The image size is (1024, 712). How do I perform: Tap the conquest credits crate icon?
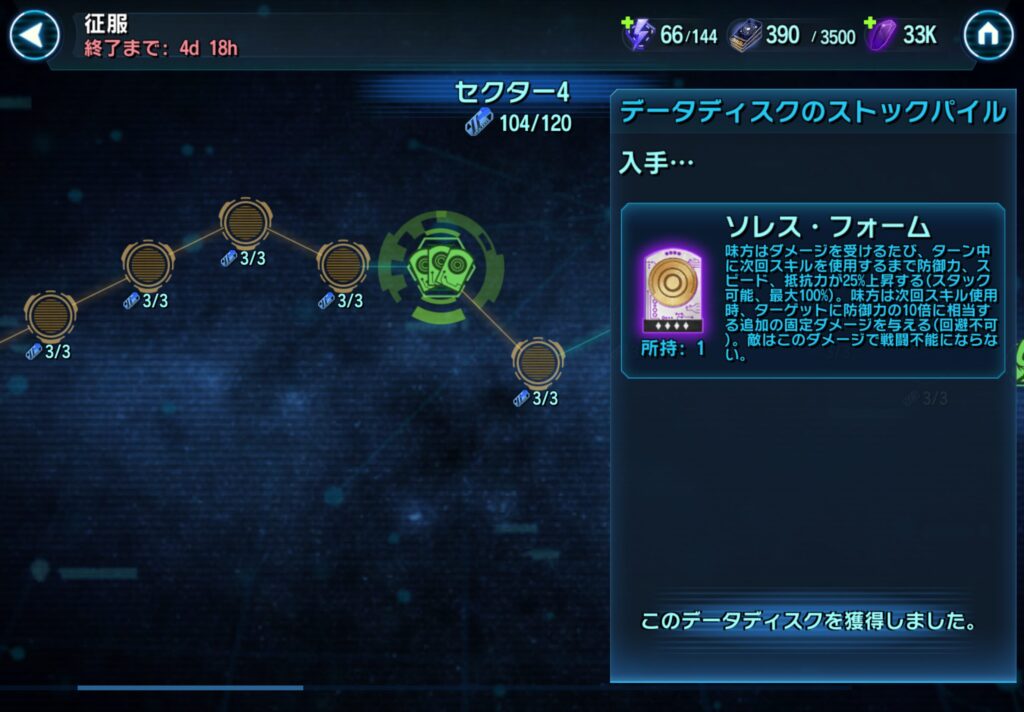point(745,36)
